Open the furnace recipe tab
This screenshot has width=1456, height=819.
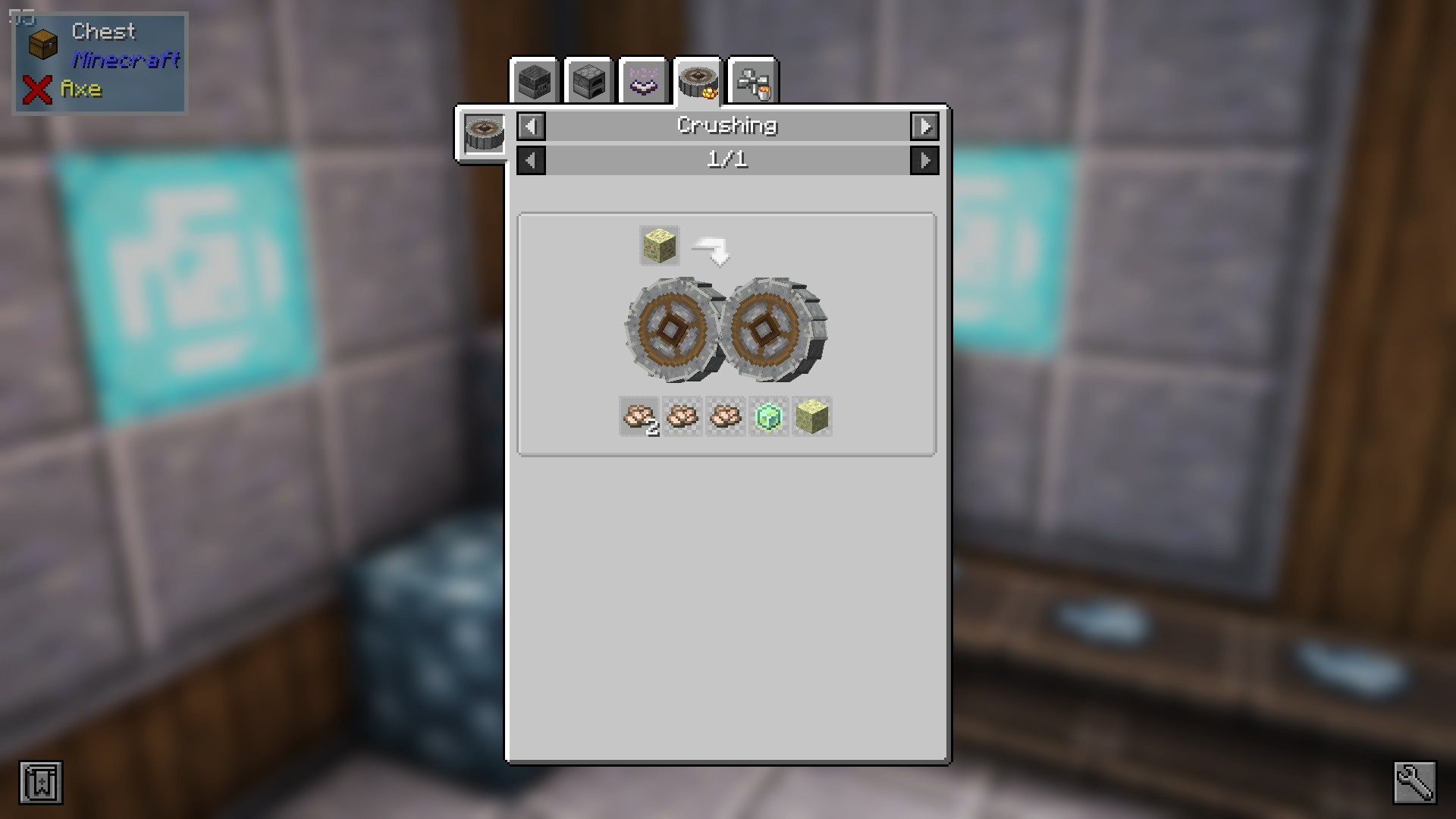point(589,81)
